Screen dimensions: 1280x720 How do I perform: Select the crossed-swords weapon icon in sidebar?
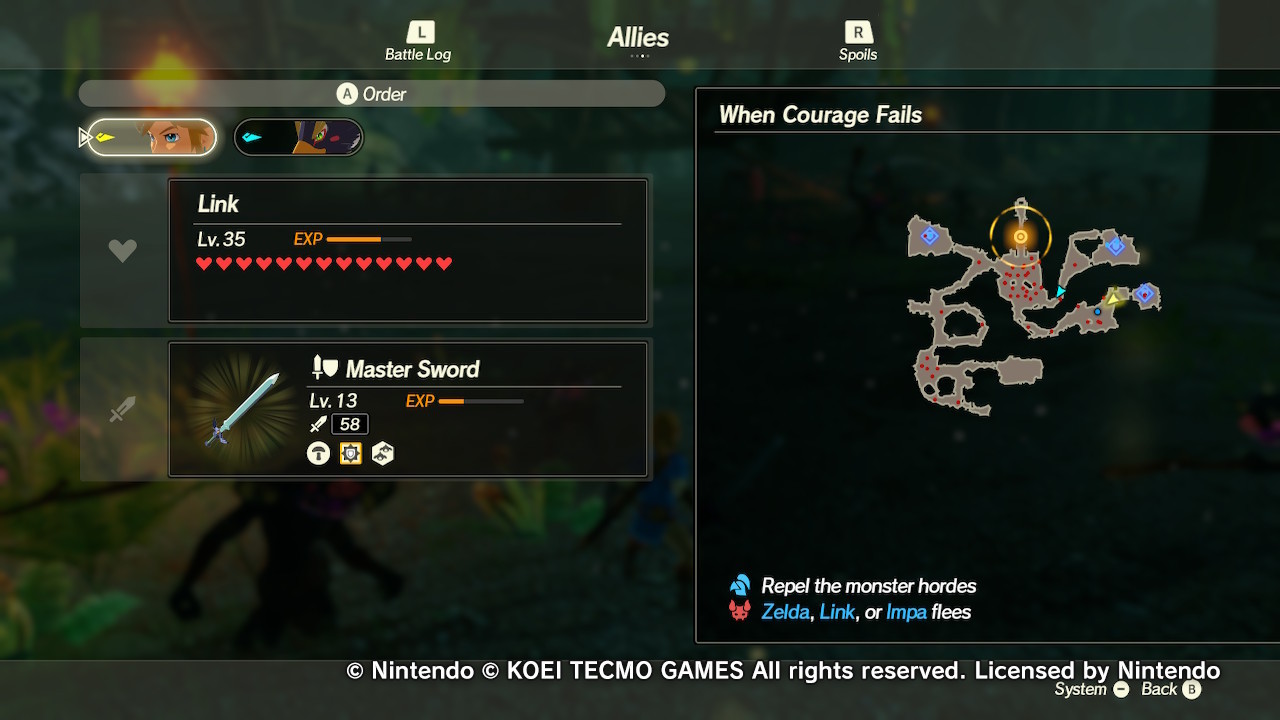coord(122,408)
